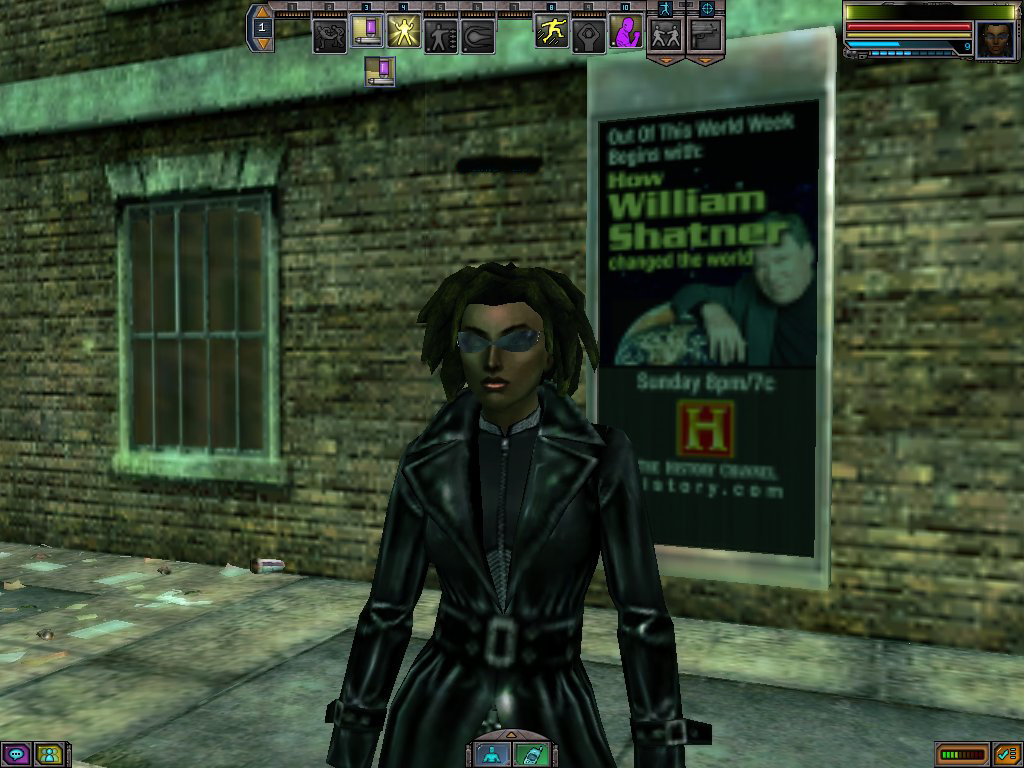
Task: Click the orange checkmark mission button
Action: [x=1006, y=754]
